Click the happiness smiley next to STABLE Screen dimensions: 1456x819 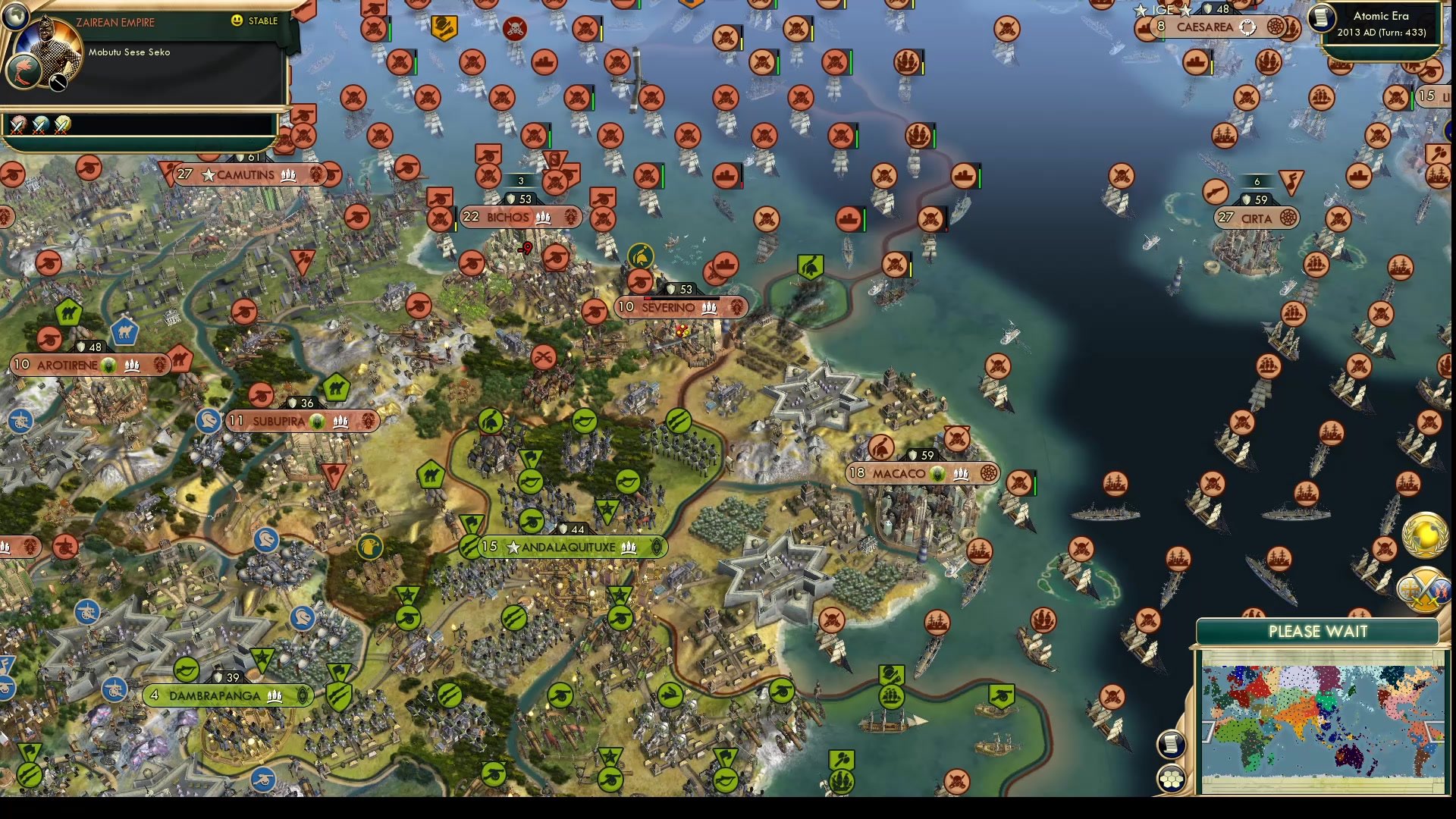[236, 21]
